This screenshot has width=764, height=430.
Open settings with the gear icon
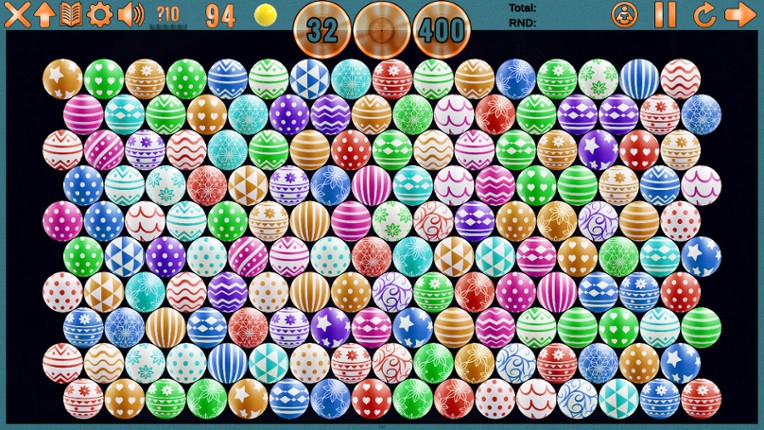tap(100, 14)
